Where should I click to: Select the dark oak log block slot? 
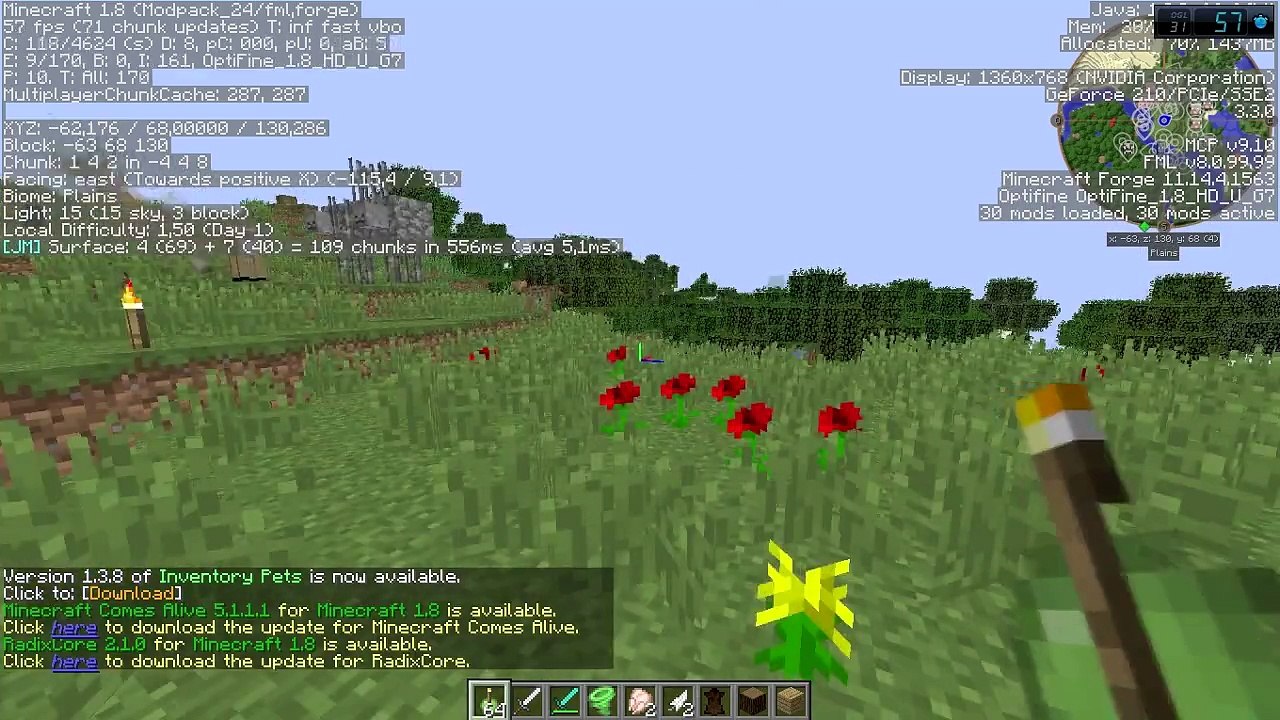click(x=753, y=701)
